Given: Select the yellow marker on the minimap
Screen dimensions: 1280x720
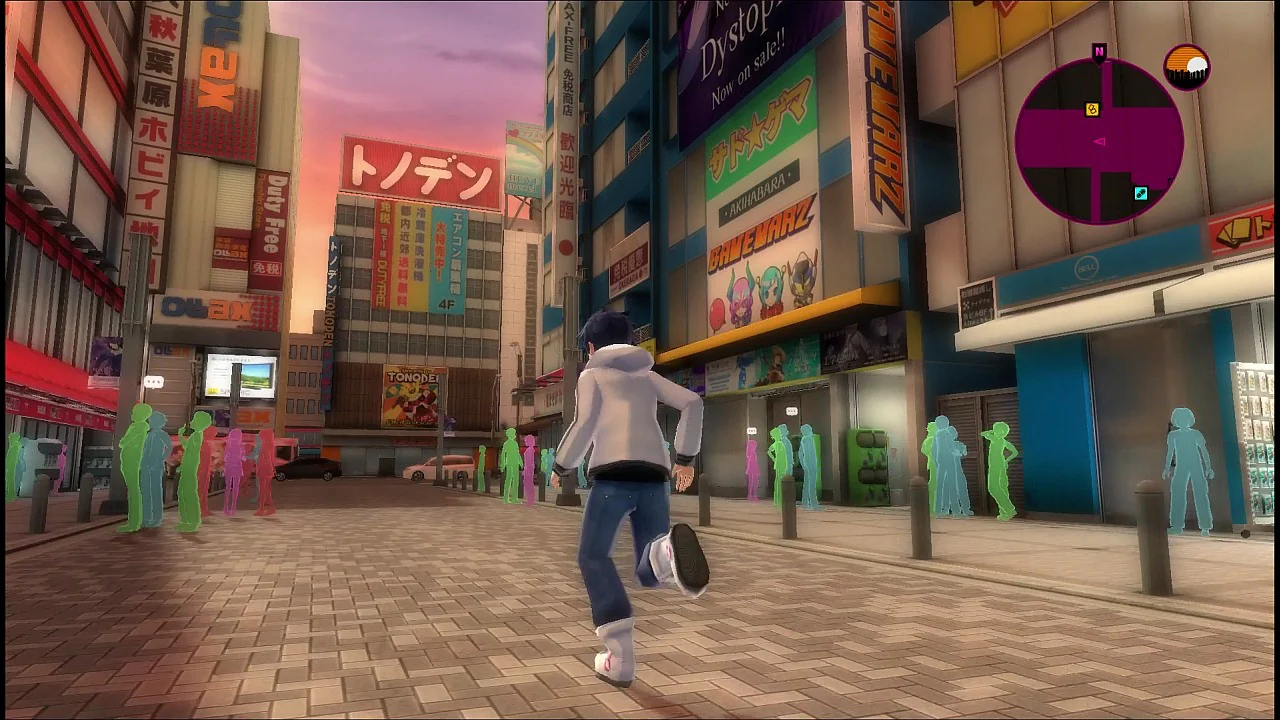Looking at the screenshot, I should pos(1092,109).
